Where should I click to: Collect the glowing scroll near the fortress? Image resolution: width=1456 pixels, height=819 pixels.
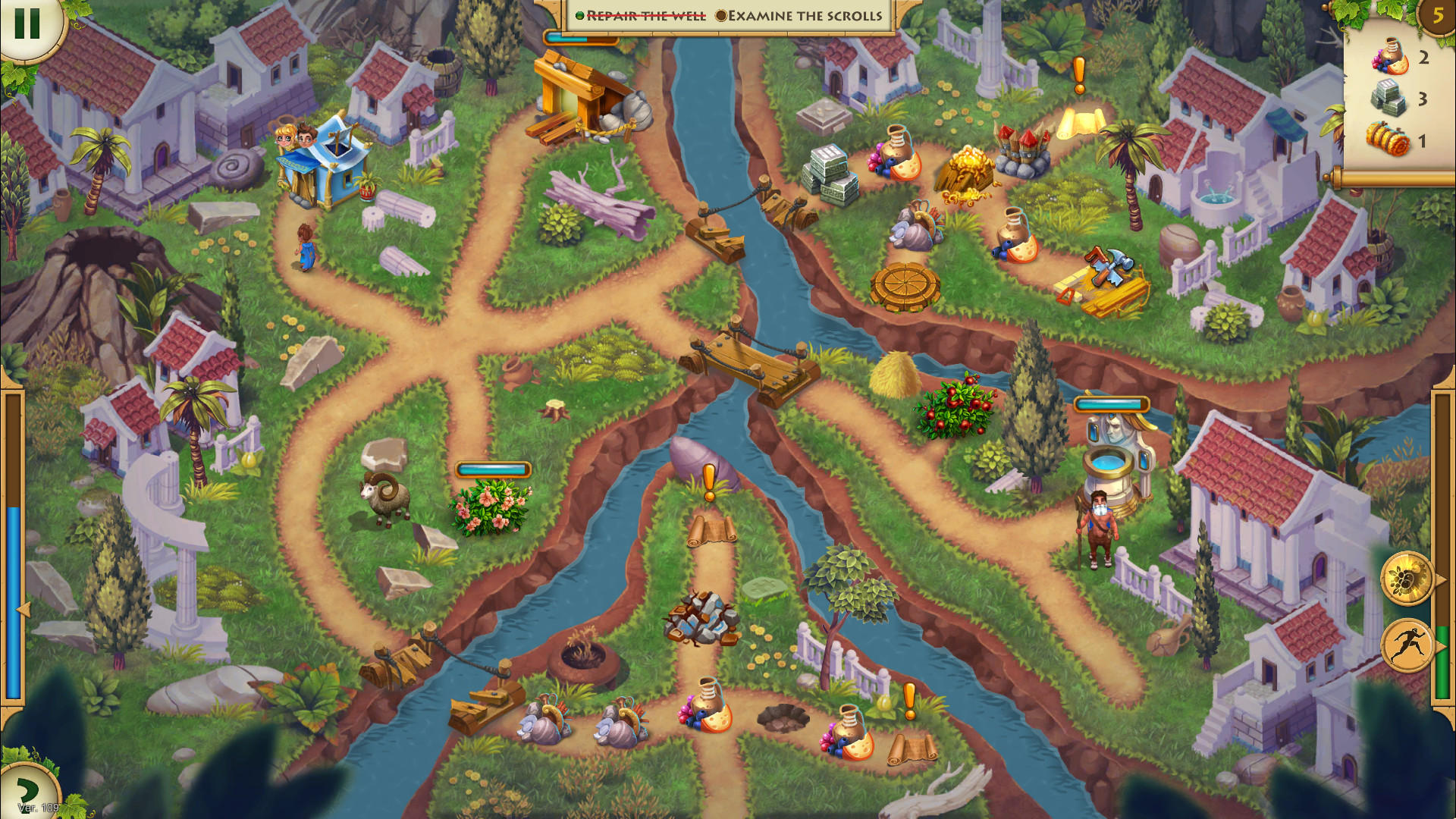point(1080,121)
